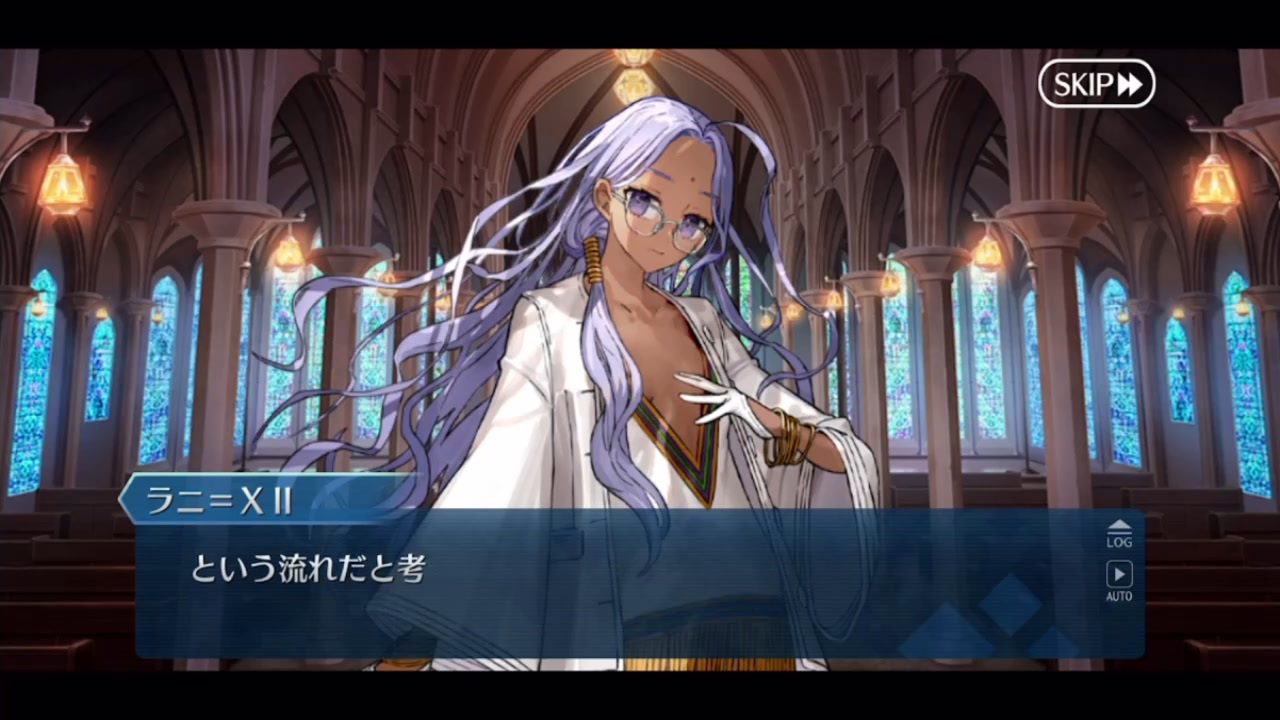Tap the upward chevron above LOG
The image size is (1280, 720).
(1118, 524)
